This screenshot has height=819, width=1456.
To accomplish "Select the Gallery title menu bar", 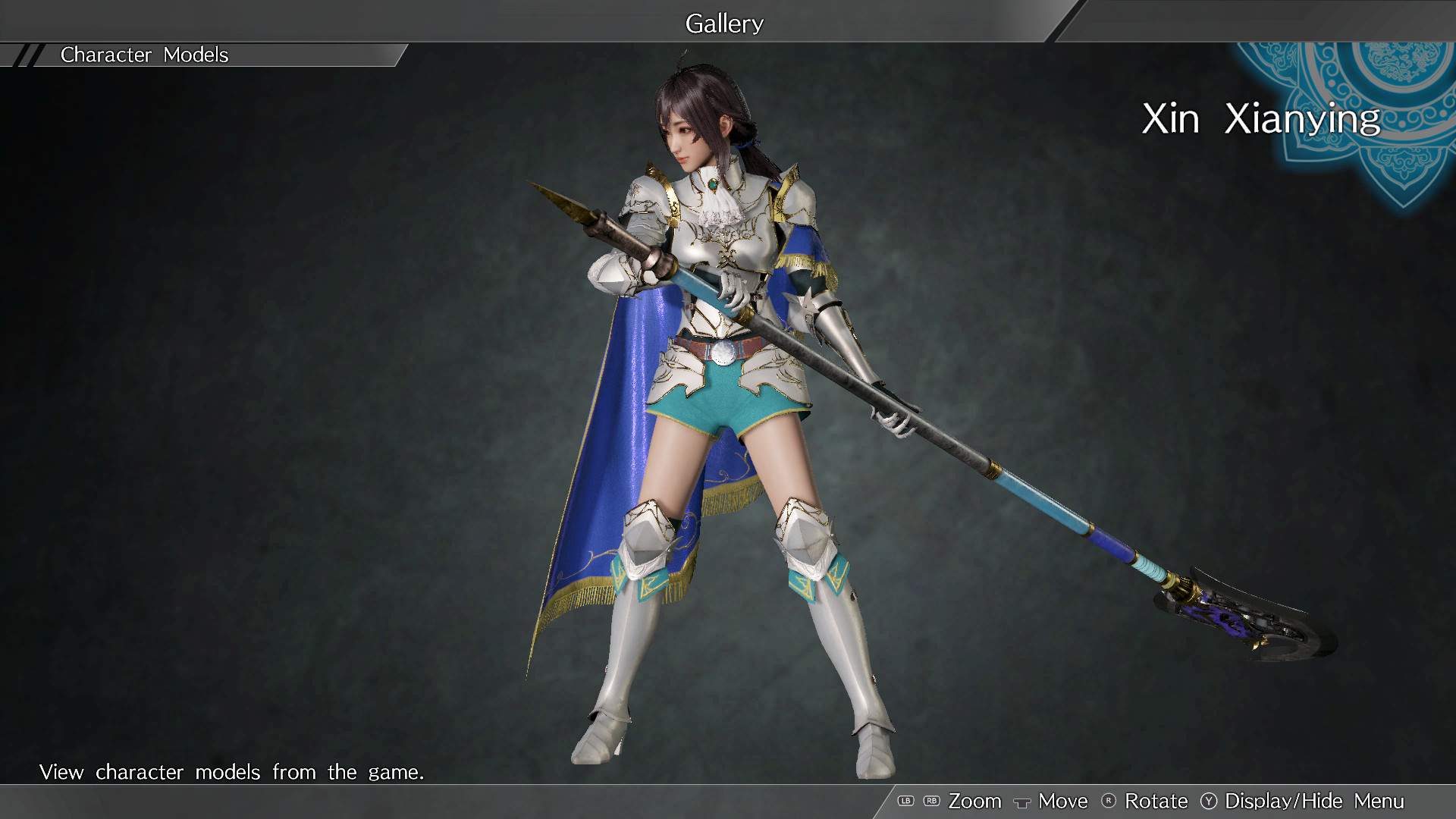I will pyautogui.click(x=723, y=23).
